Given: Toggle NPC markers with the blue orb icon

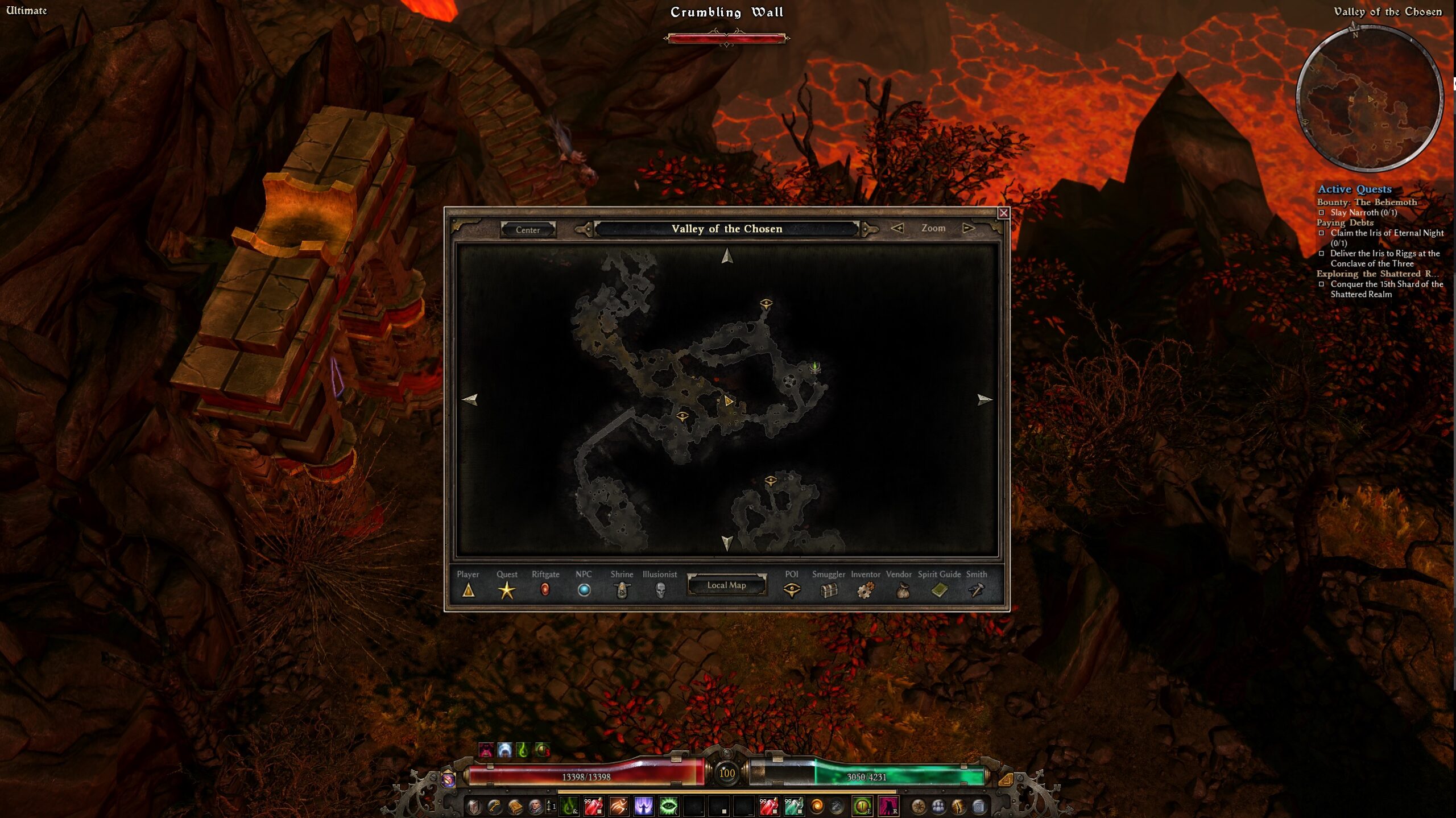Looking at the screenshot, I should click(584, 590).
